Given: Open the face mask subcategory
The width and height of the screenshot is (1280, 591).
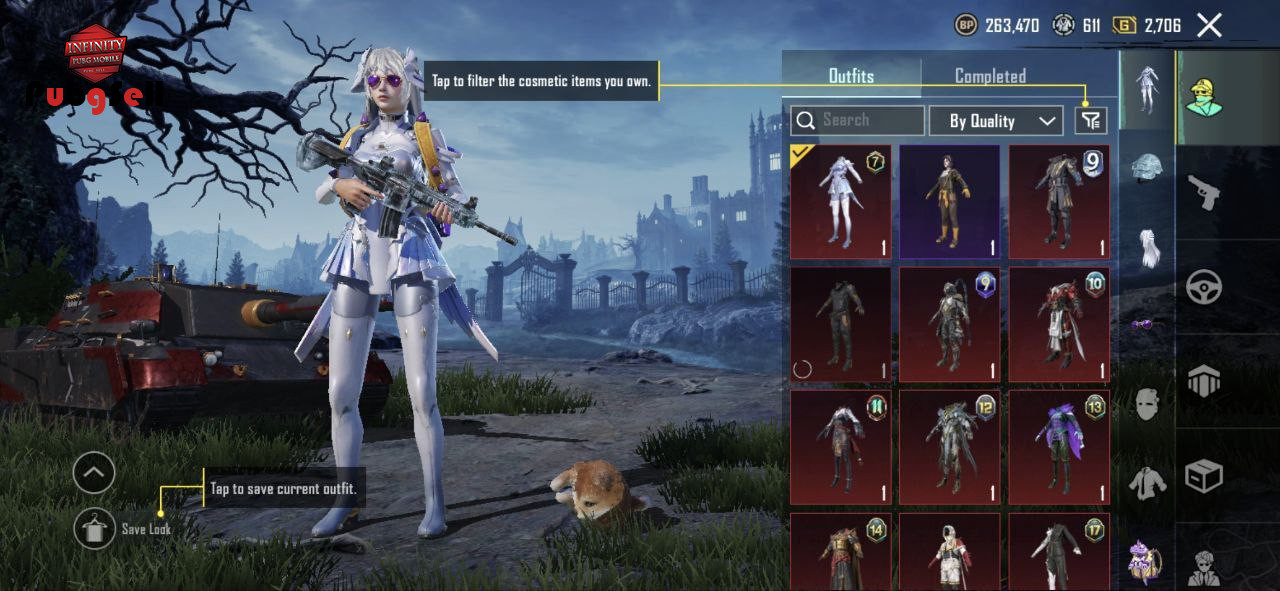Looking at the screenshot, I should 1147,404.
